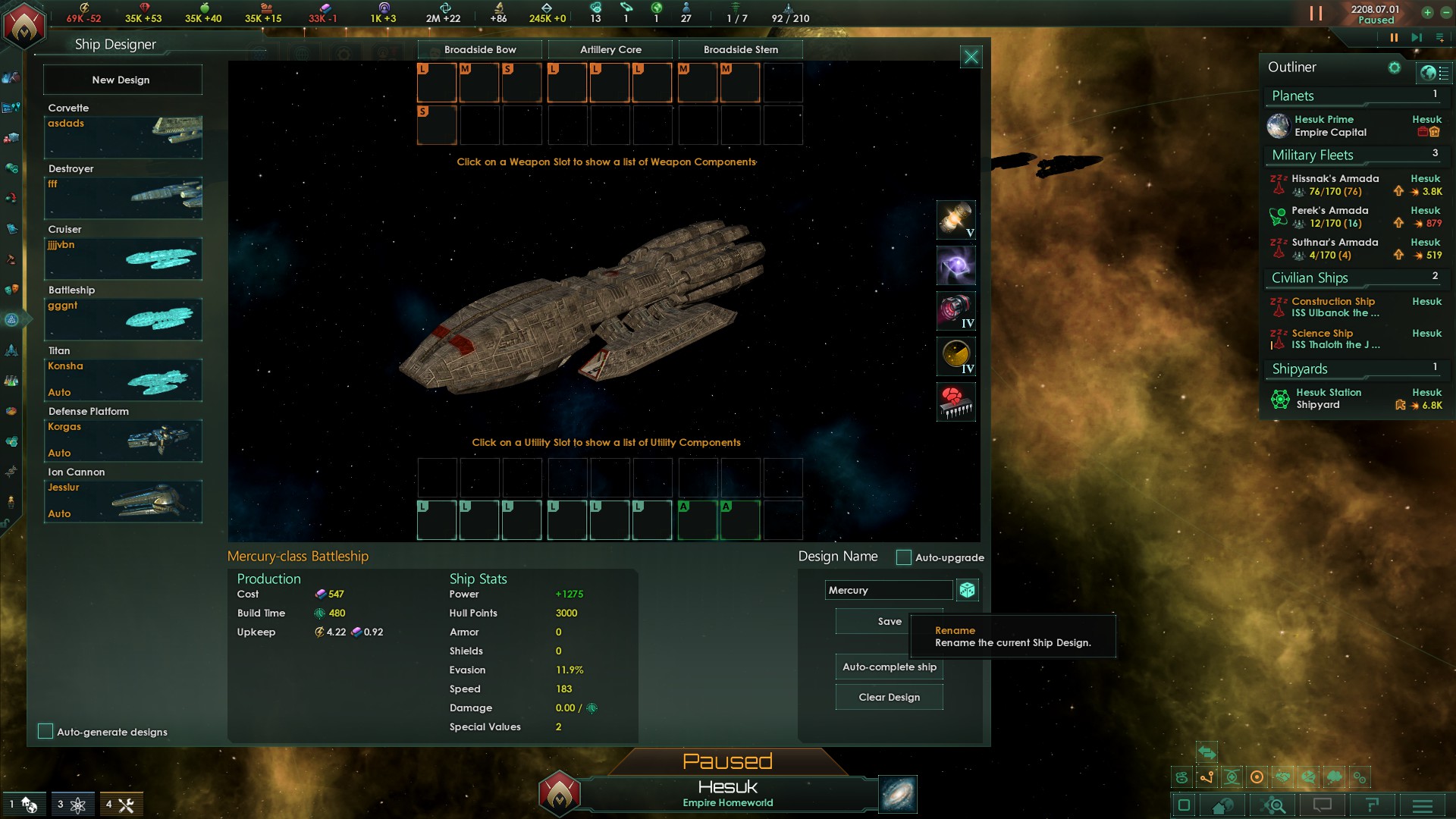
Task: Select the Battleship design ggqnt
Action: [x=123, y=318]
